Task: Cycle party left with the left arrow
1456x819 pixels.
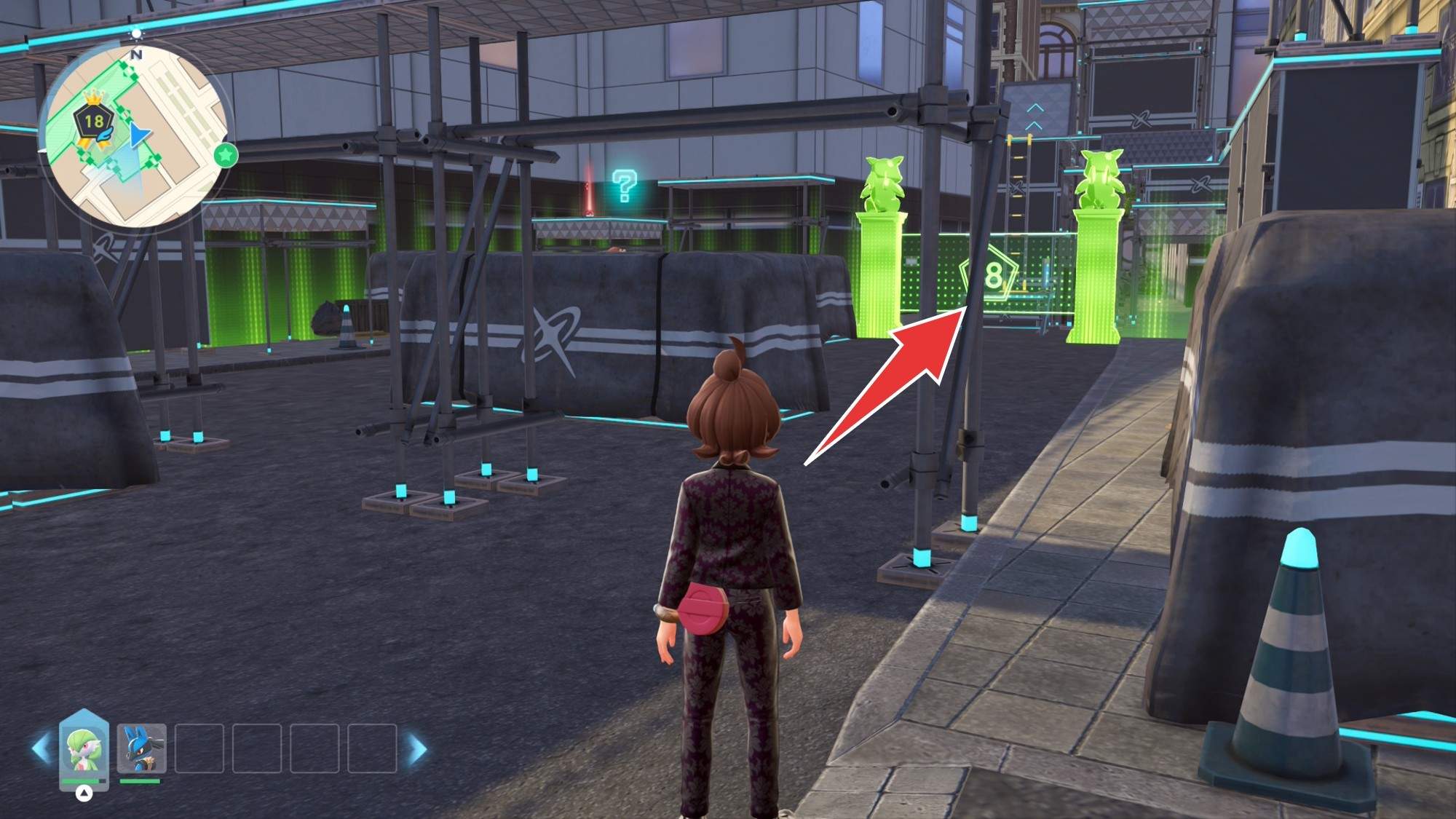Action: [41, 749]
